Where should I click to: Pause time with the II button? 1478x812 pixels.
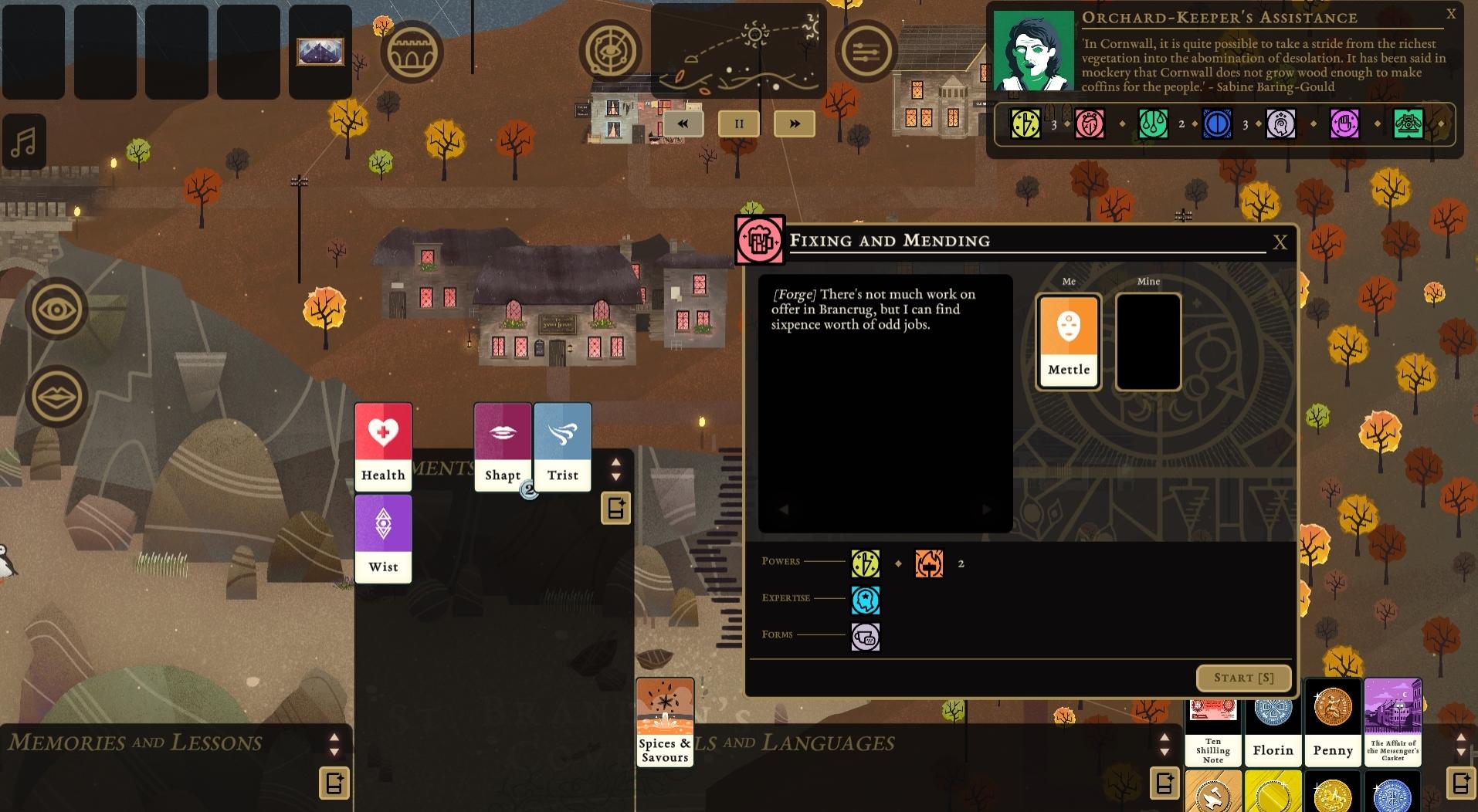(x=739, y=123)
